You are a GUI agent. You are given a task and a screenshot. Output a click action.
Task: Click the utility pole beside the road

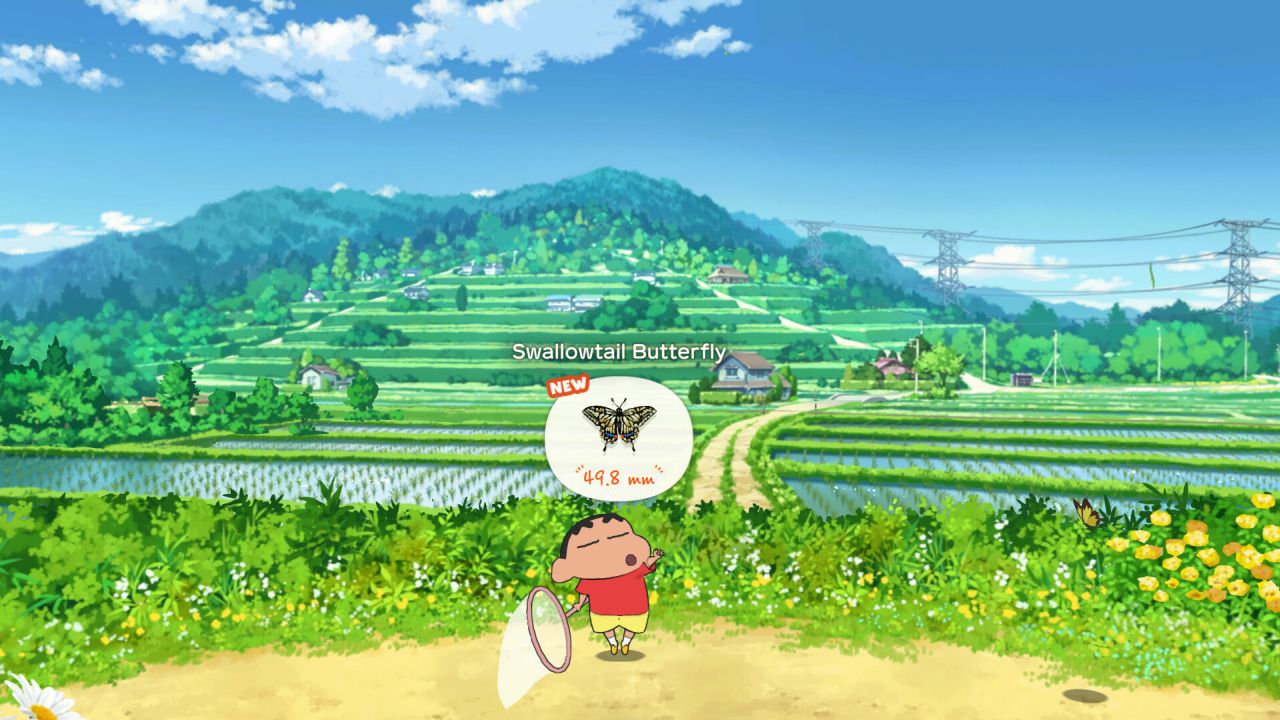(x=915, y=365)
